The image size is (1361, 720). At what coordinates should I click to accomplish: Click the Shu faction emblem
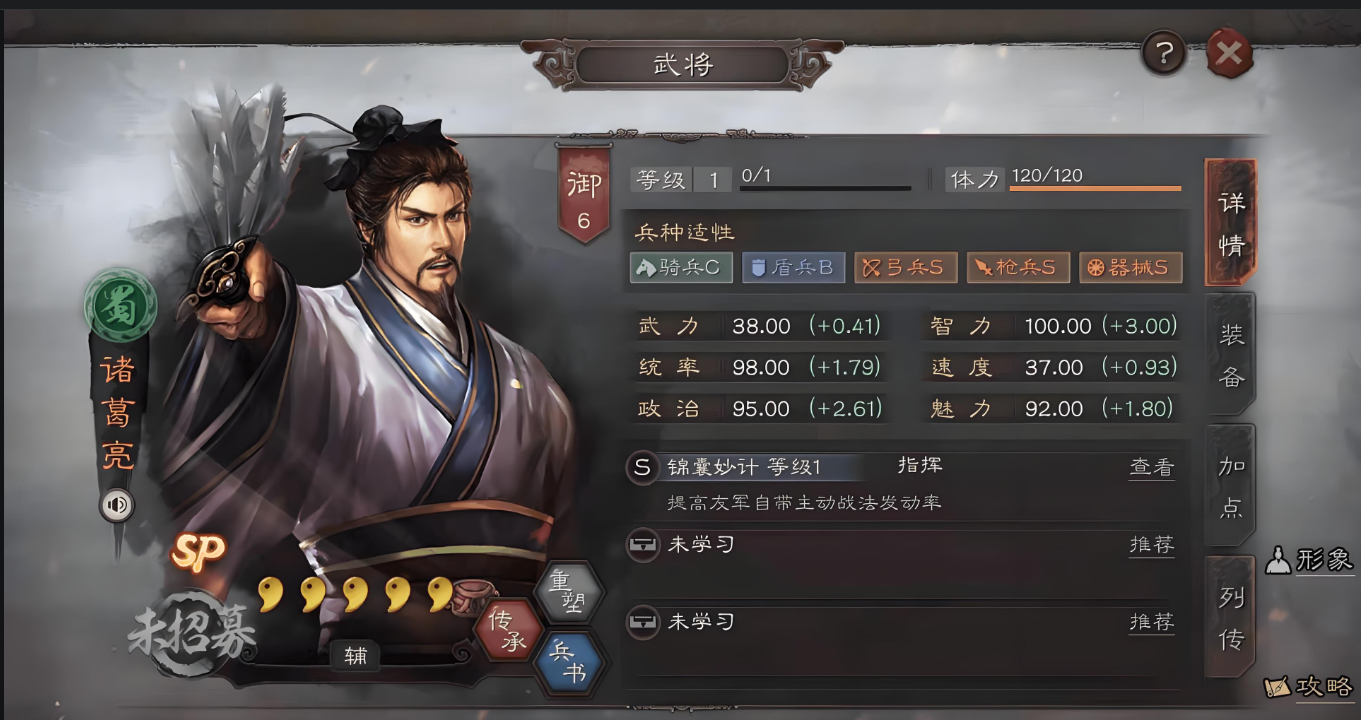coord(120,307)
